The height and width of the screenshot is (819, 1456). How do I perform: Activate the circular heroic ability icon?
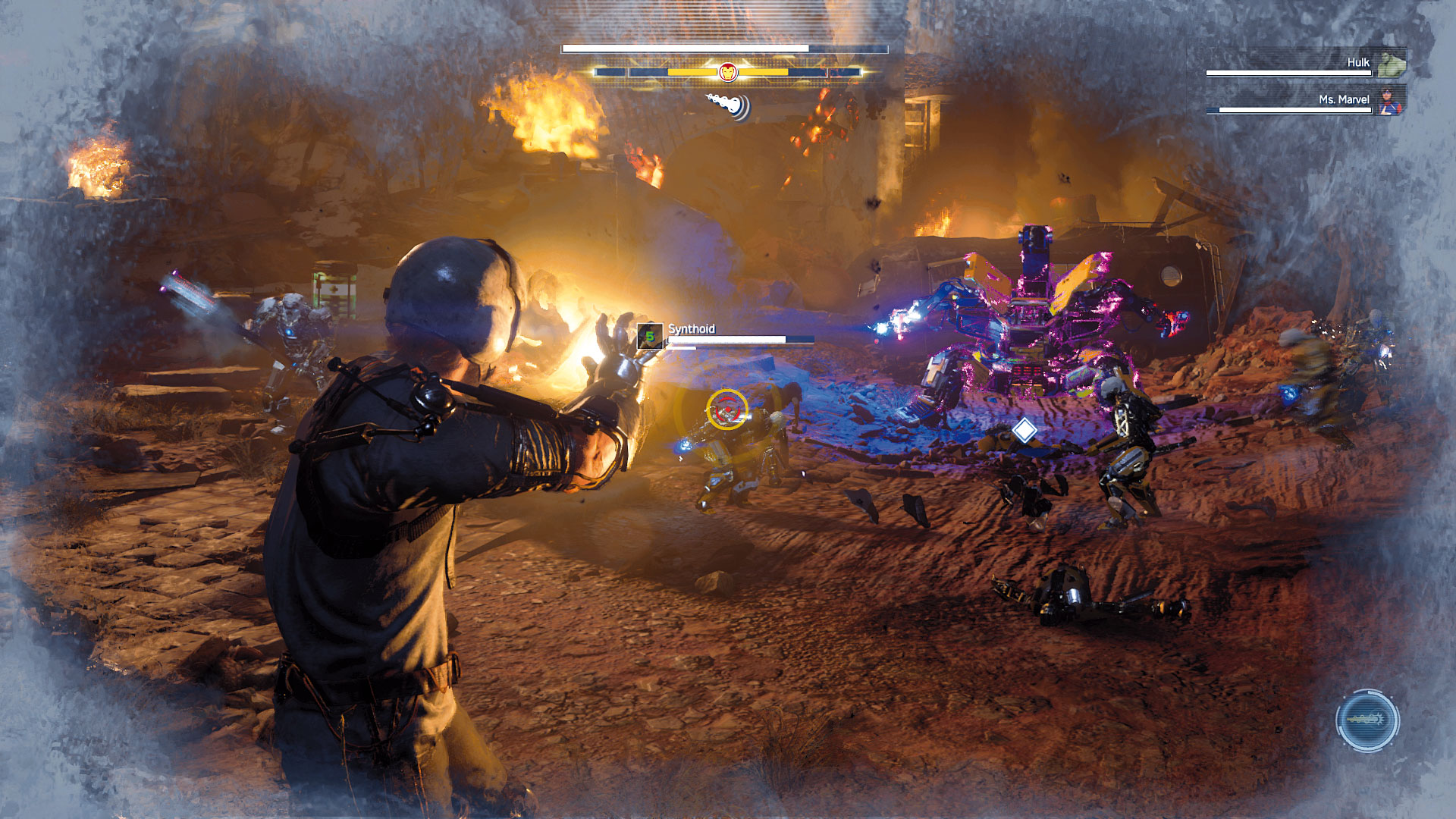coord(1367,720)
